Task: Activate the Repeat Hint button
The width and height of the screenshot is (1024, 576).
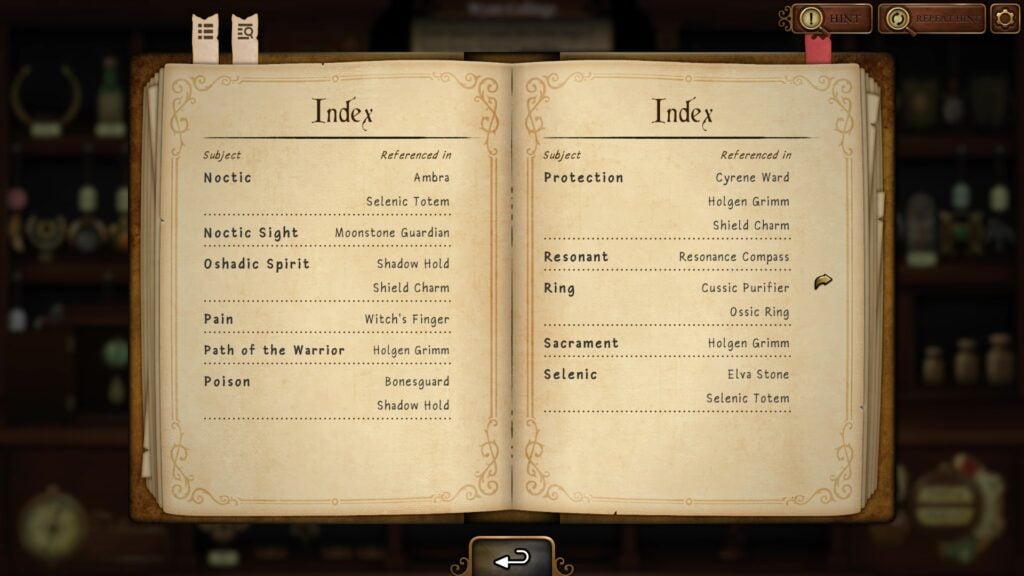Action: click(932, 18)
